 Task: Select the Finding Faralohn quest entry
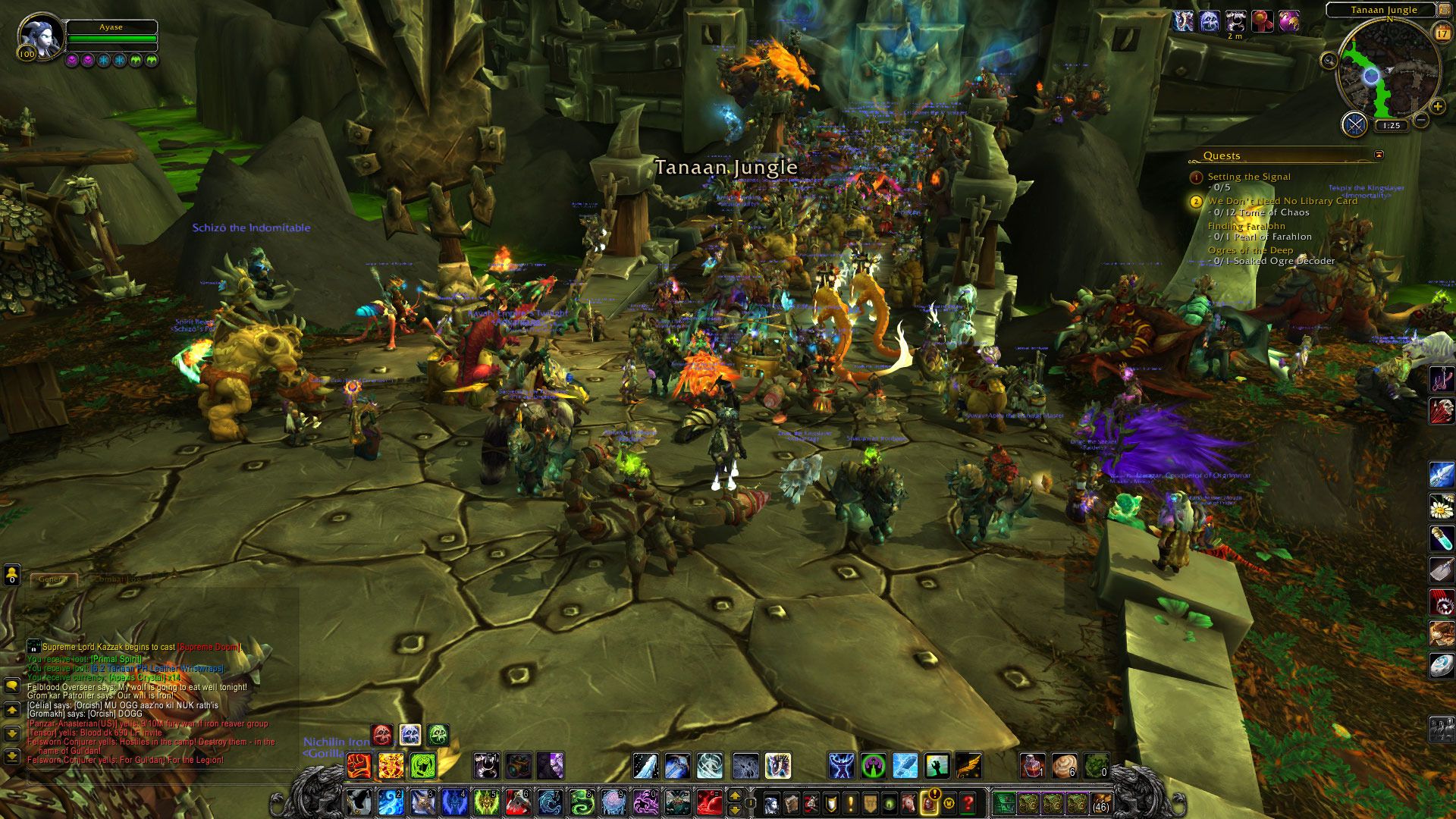[1246, 226]
